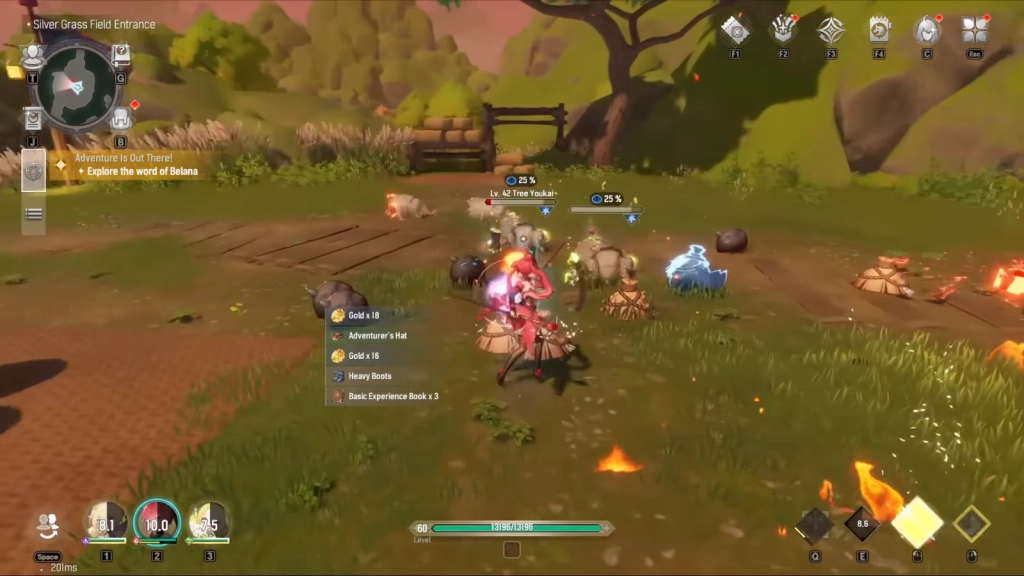The height and width of the screenshot is (576, 1024).
Task: Select the target tab left of the quest tracker
Action: [33, 171]
